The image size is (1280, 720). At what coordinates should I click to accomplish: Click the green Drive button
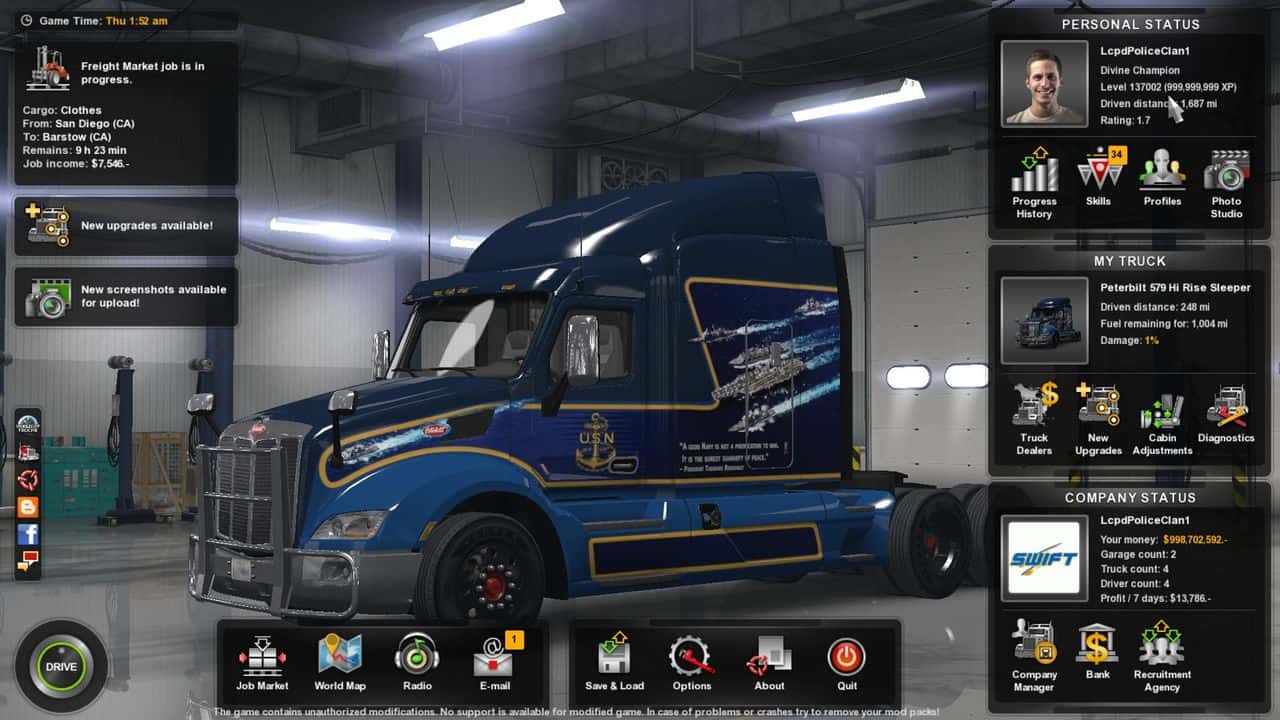(x=60, y=667)
